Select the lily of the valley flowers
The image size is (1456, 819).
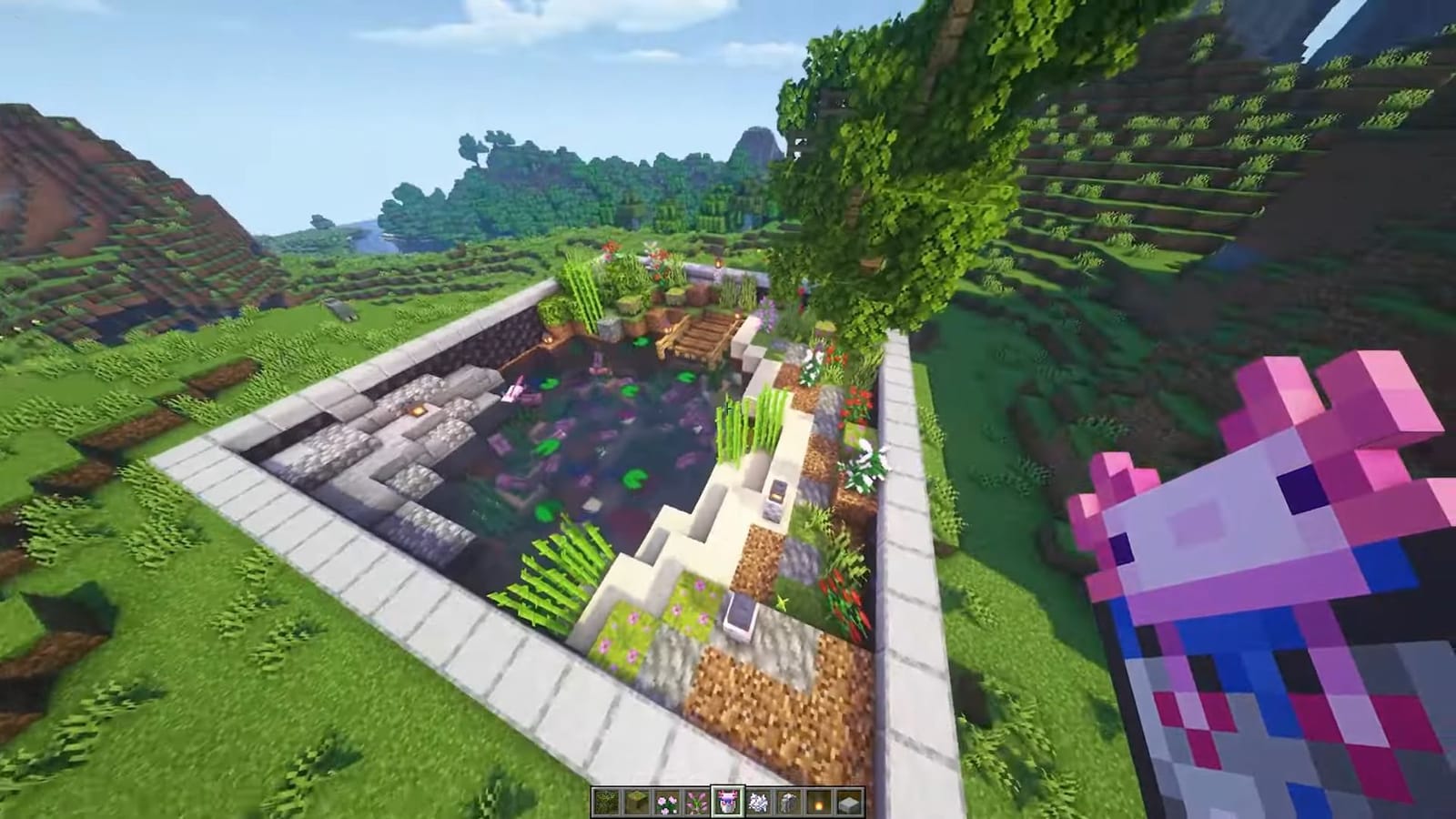point(758,801)
